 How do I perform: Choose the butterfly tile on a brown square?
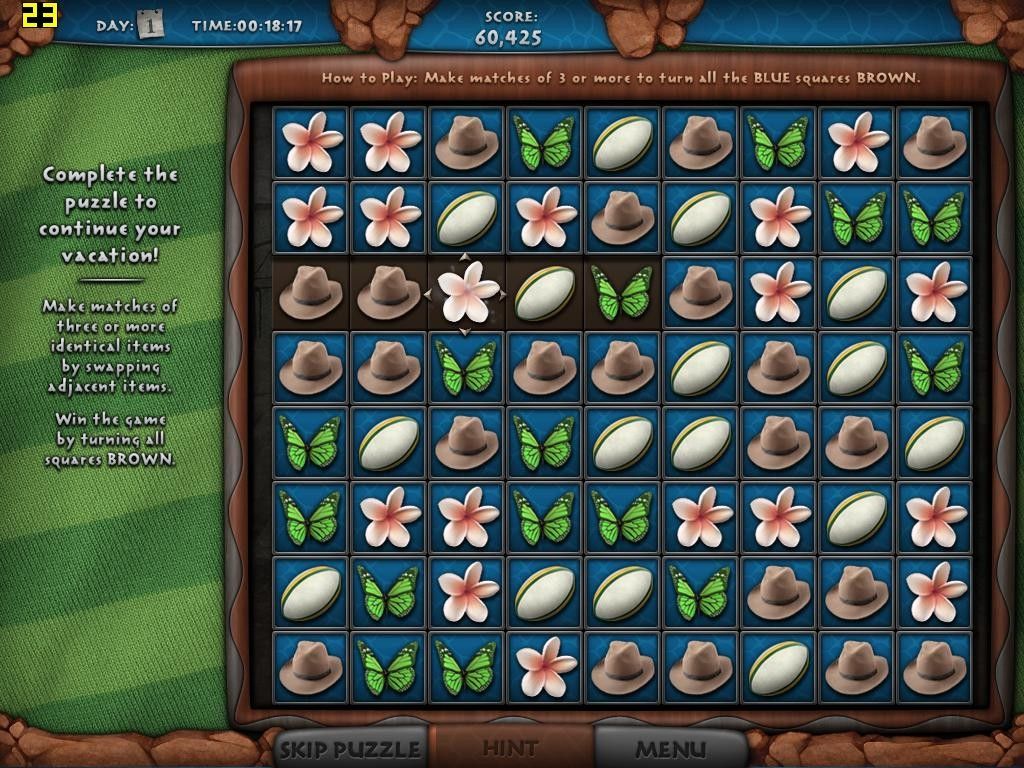pyautogui.click(x=622, y=292)
